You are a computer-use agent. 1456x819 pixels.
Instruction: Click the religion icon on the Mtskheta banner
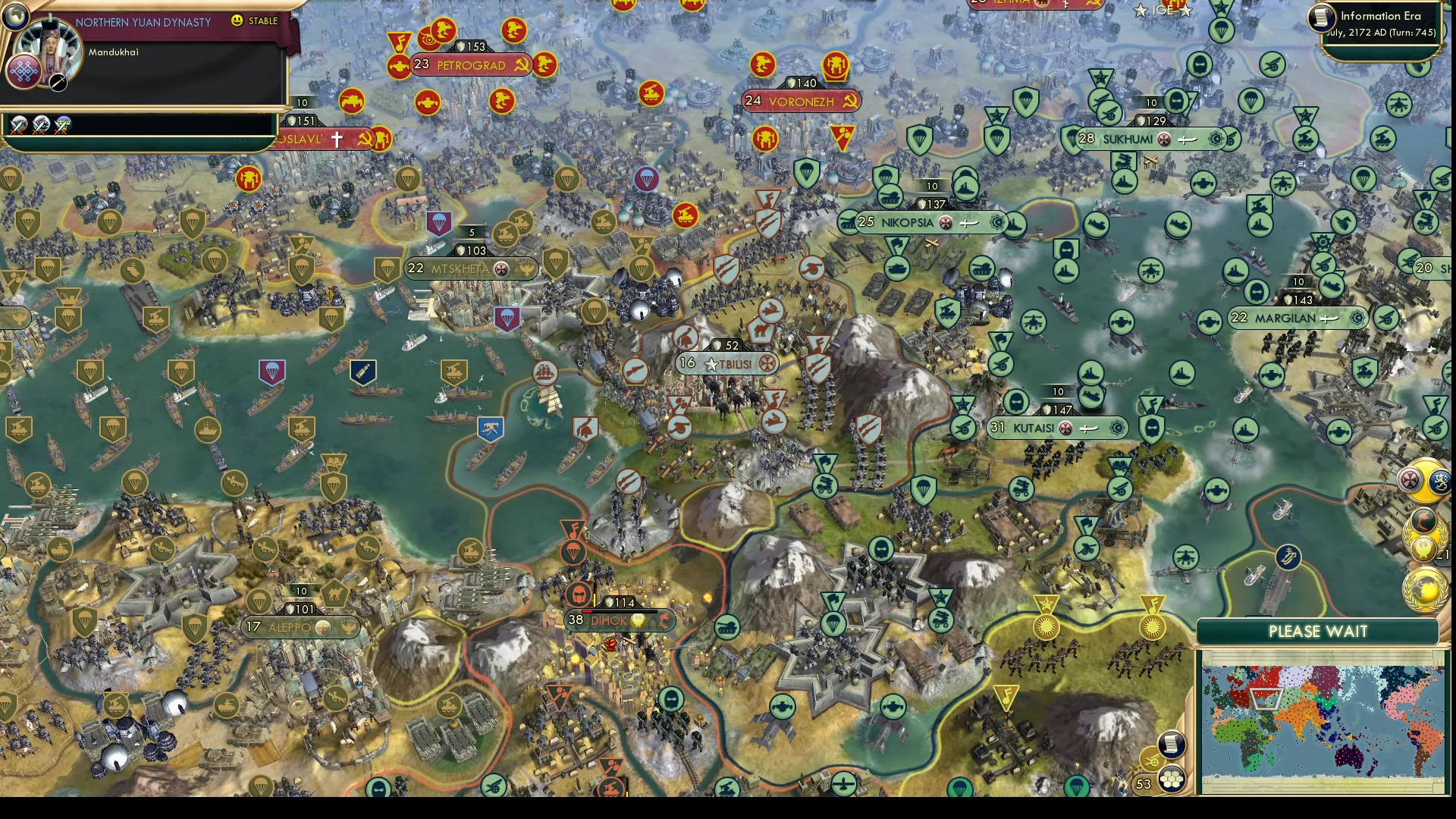click(x=500, y=269)
